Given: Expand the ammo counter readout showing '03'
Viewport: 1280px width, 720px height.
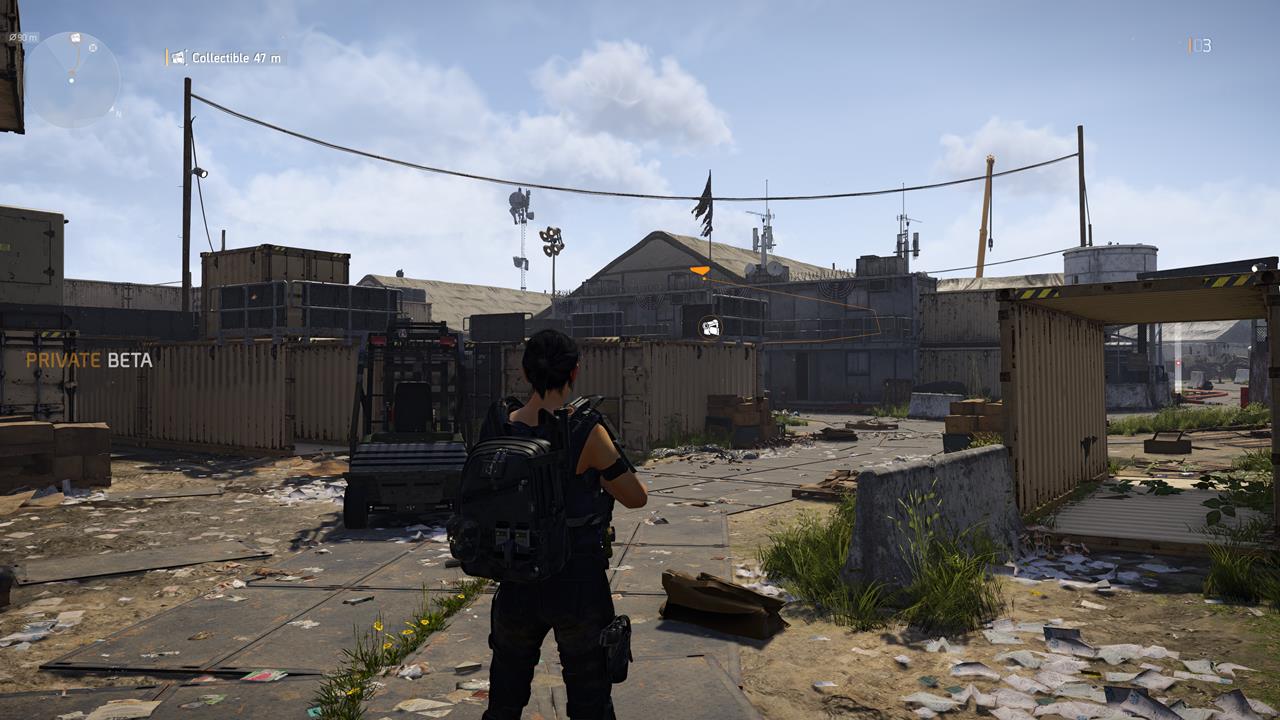Looking at the screenshot, I should [1202, 44].
